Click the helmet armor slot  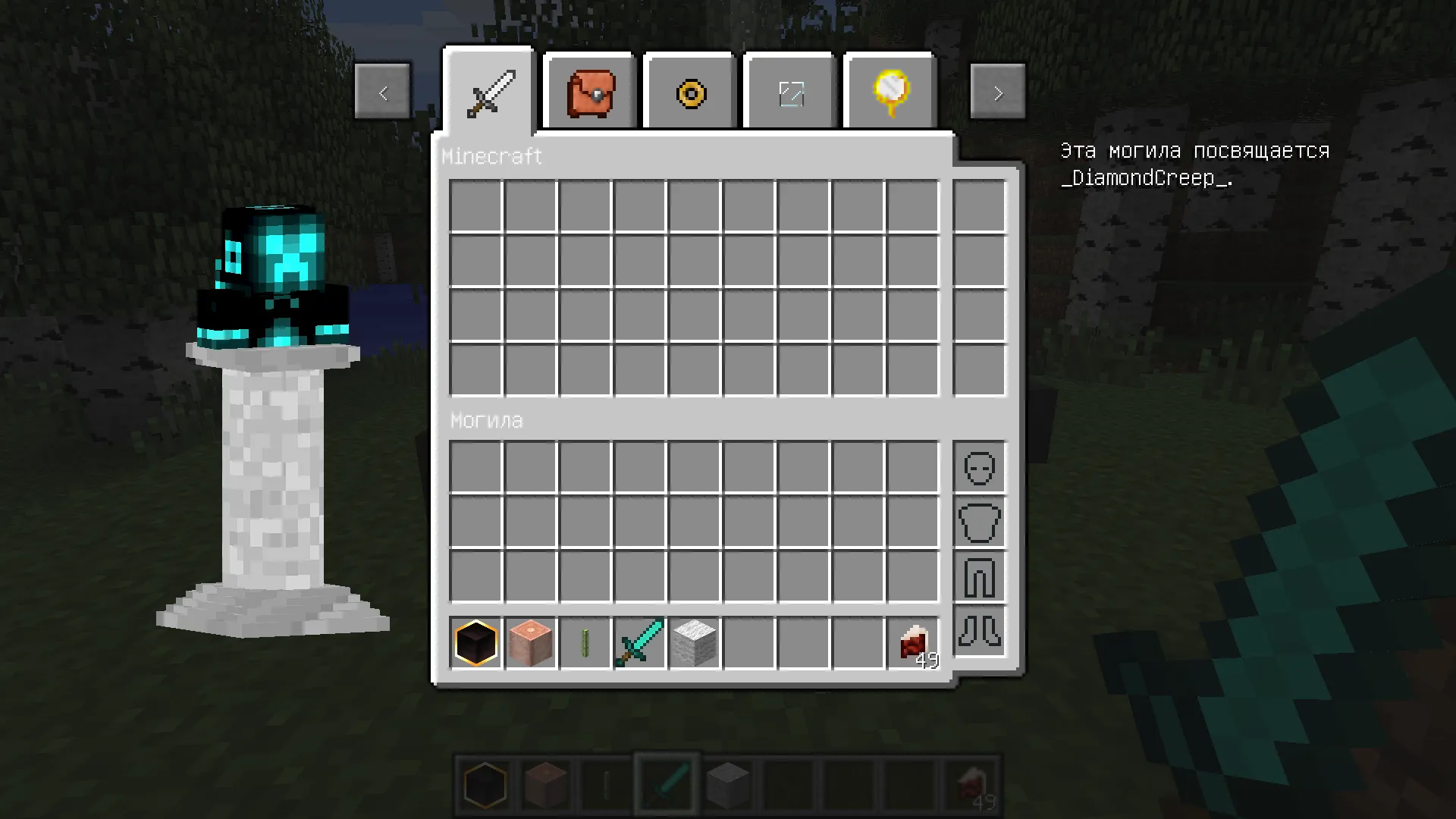coord(978,468)
